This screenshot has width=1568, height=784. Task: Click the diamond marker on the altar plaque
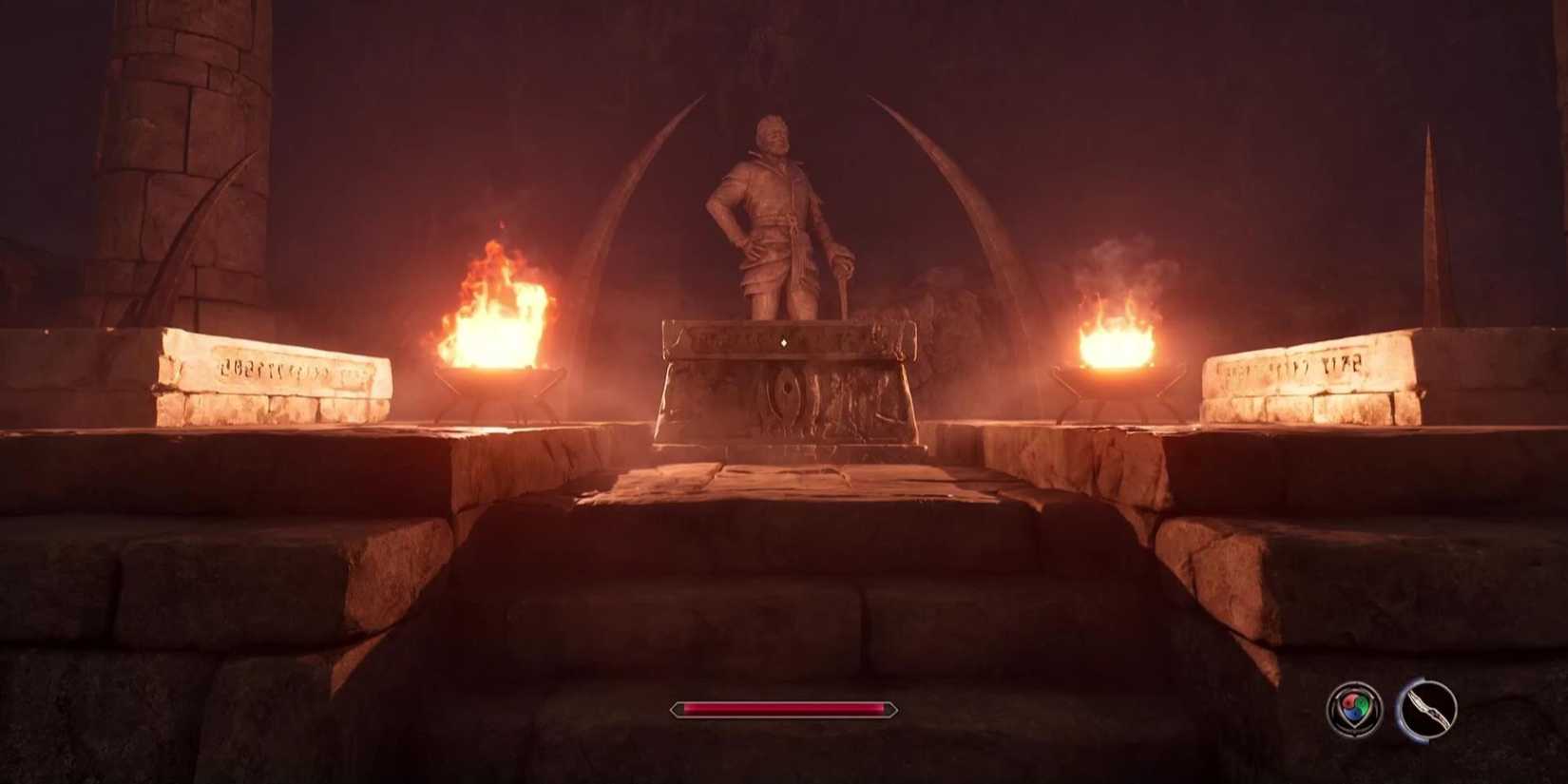[785, 344]
